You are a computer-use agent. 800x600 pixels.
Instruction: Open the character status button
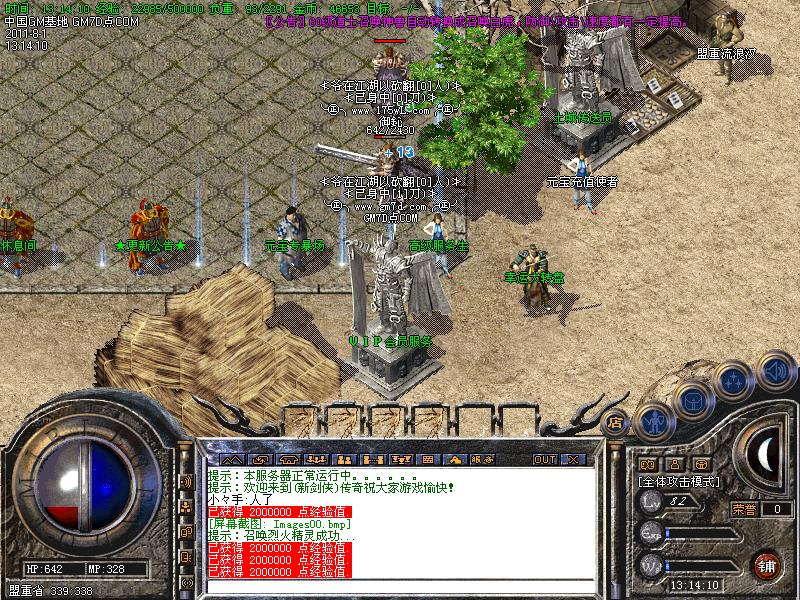coord(653,421)
